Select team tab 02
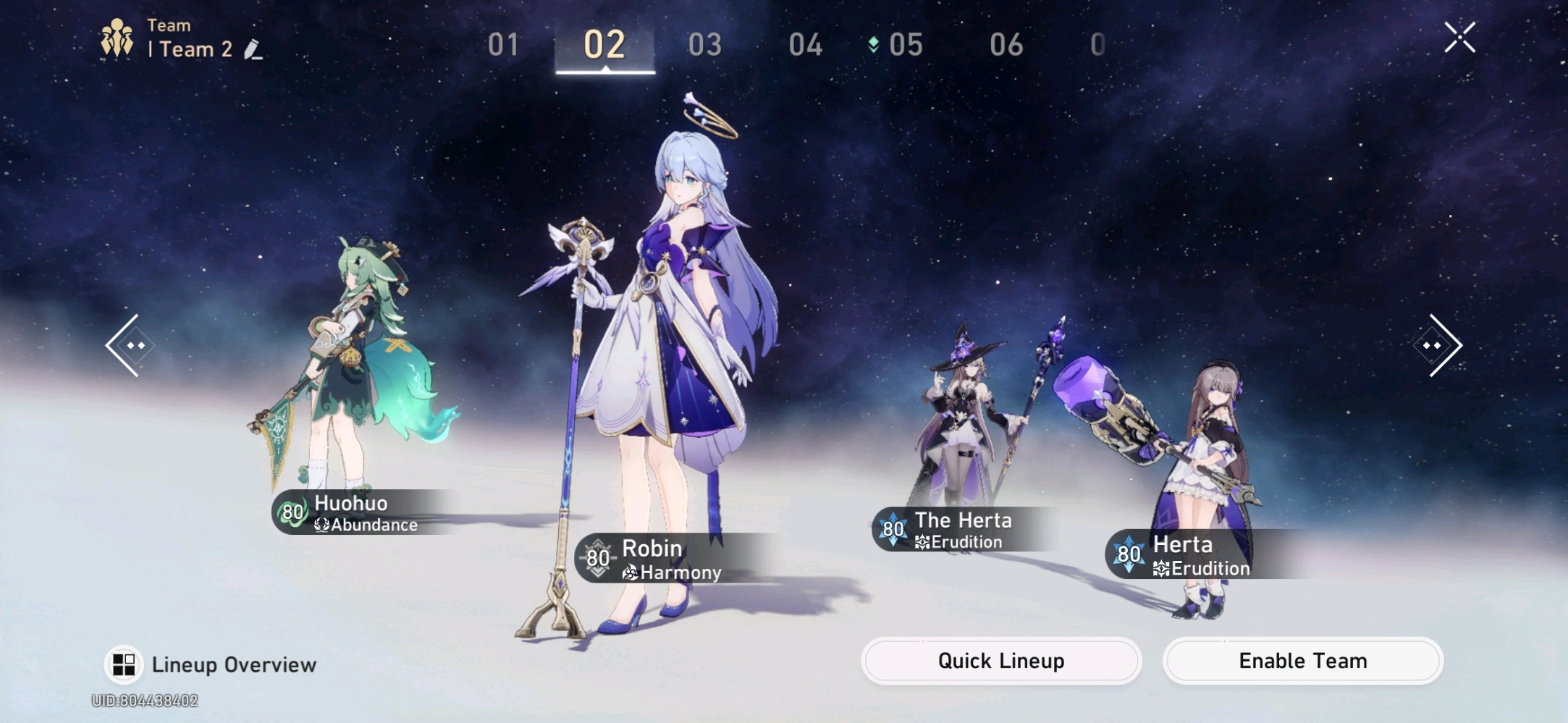This screenshot has width=1568, height=723. click(x=604, y=45)
